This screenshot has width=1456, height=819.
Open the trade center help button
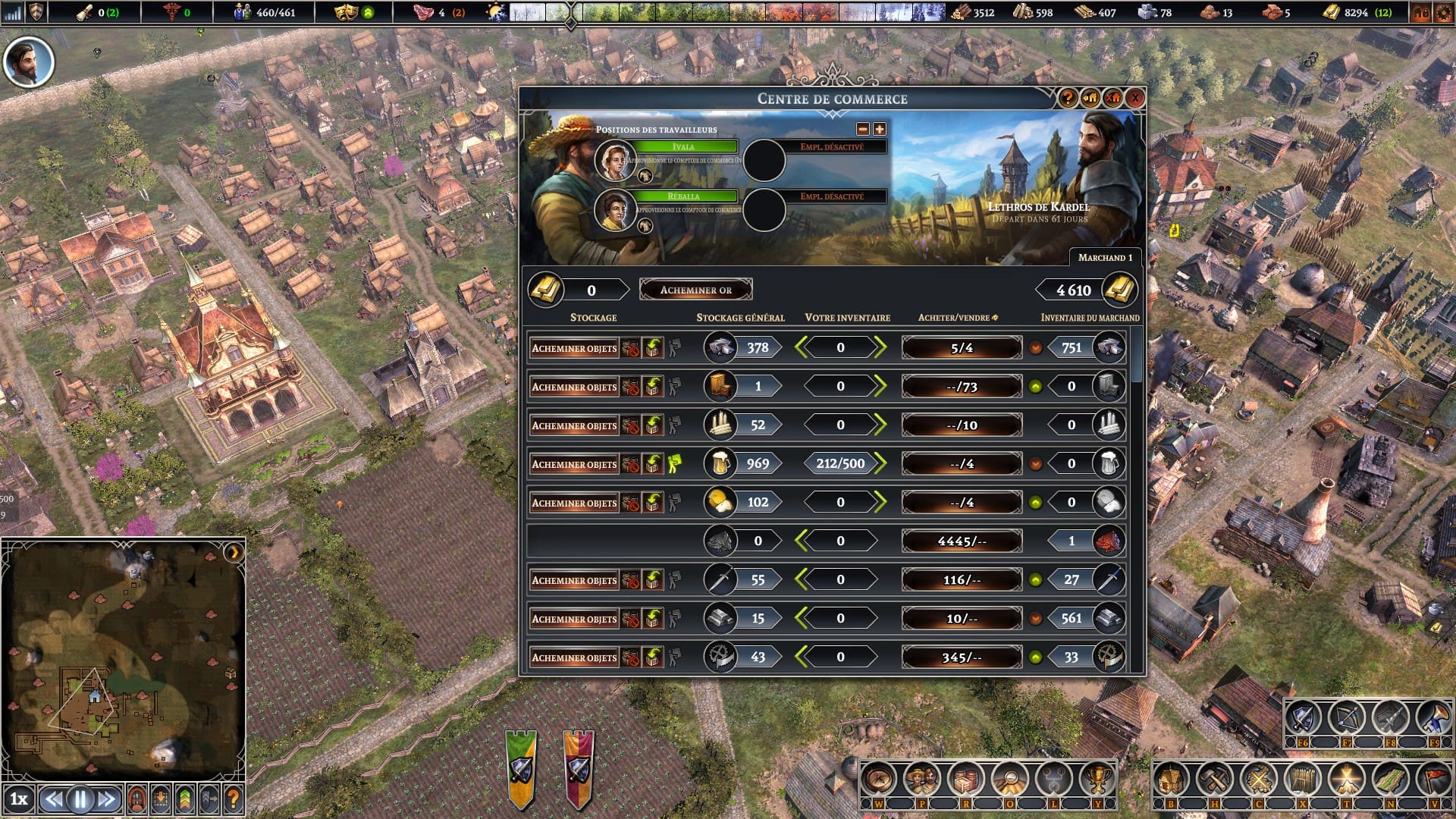coord(1068,98)
